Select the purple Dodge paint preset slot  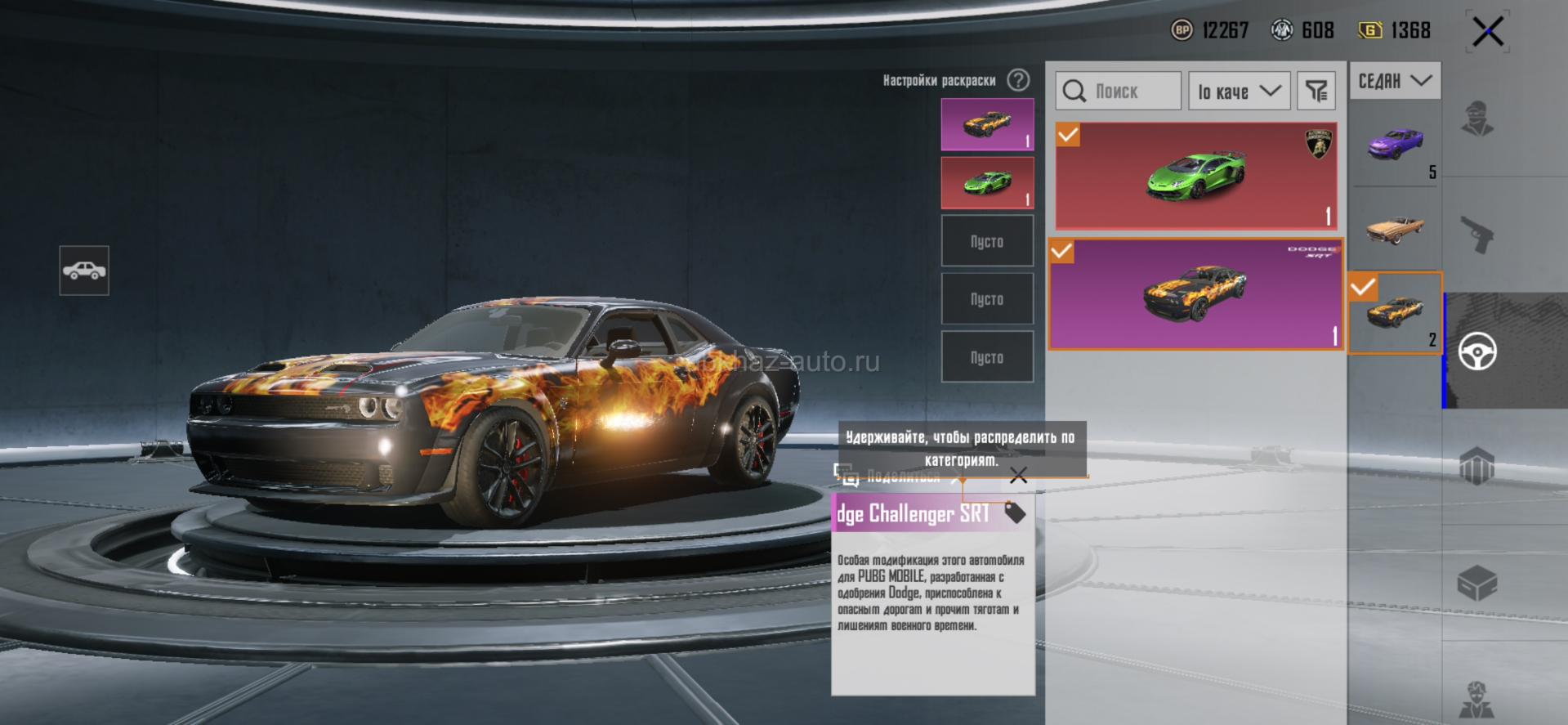tap(987, 125)
